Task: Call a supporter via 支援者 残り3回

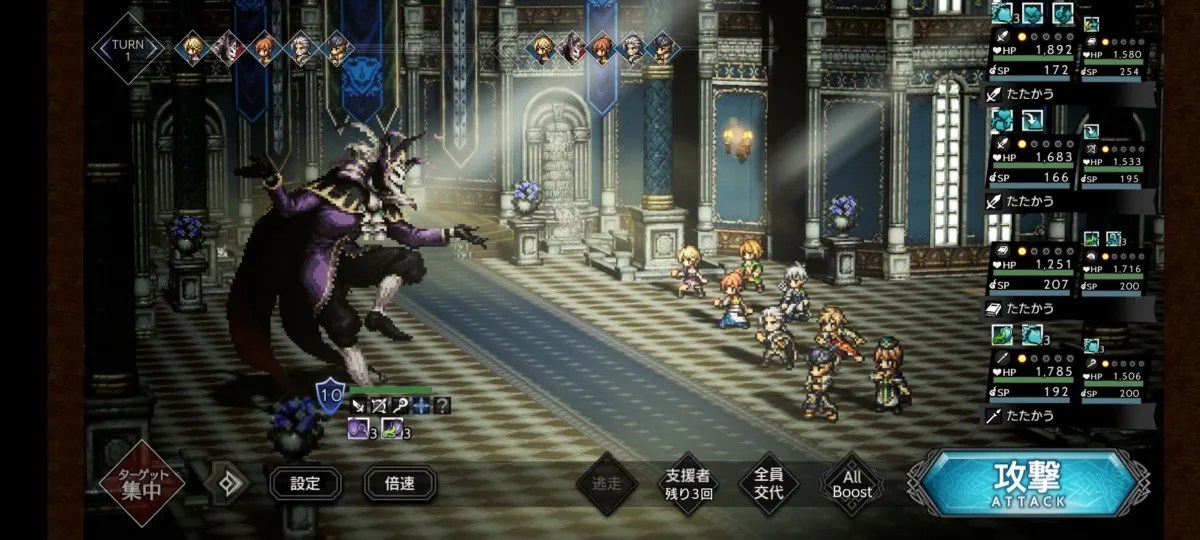Action: 689,484
